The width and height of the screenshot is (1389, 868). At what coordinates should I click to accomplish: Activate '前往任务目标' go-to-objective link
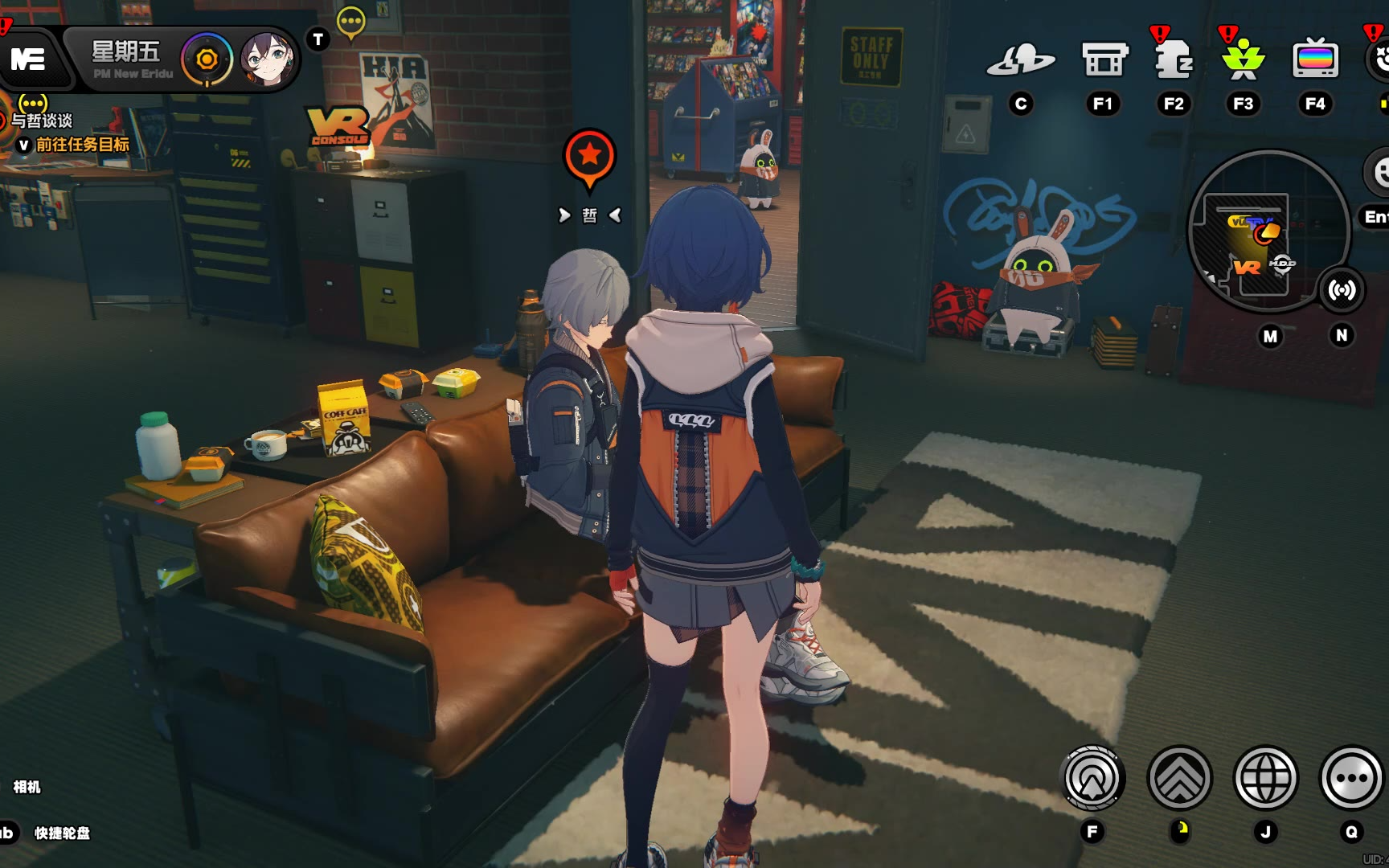point(82,145)
